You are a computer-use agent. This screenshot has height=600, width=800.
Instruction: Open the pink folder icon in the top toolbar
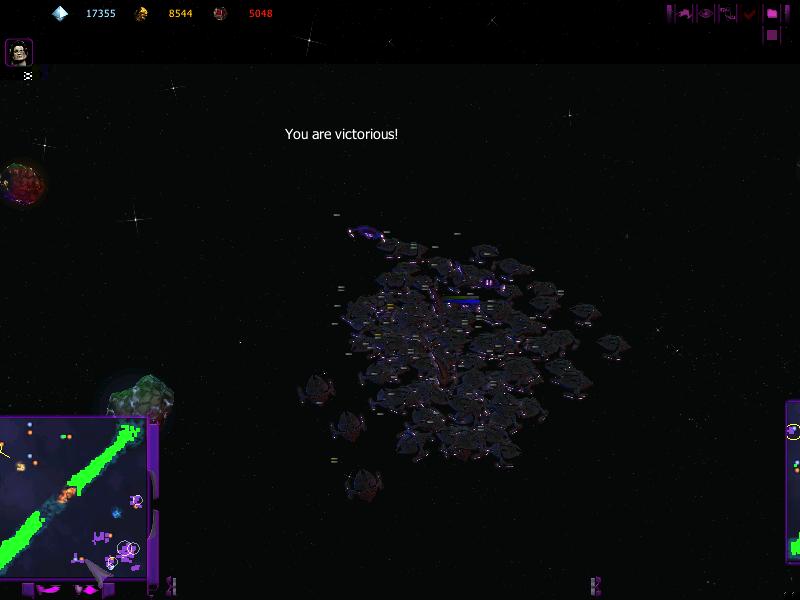[772, 14]
